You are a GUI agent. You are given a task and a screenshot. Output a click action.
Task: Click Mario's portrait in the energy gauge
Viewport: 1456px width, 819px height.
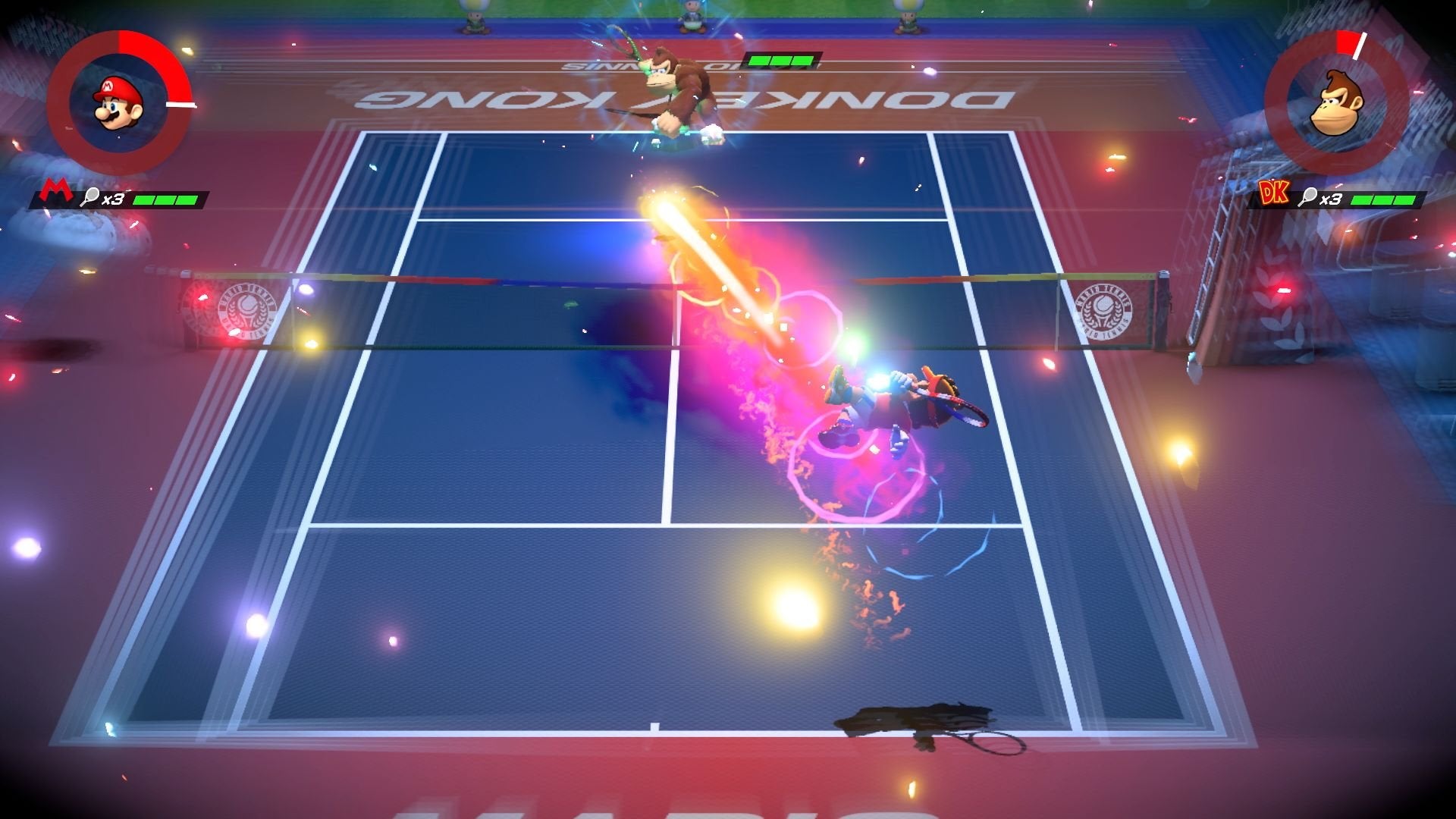(118, 104)
